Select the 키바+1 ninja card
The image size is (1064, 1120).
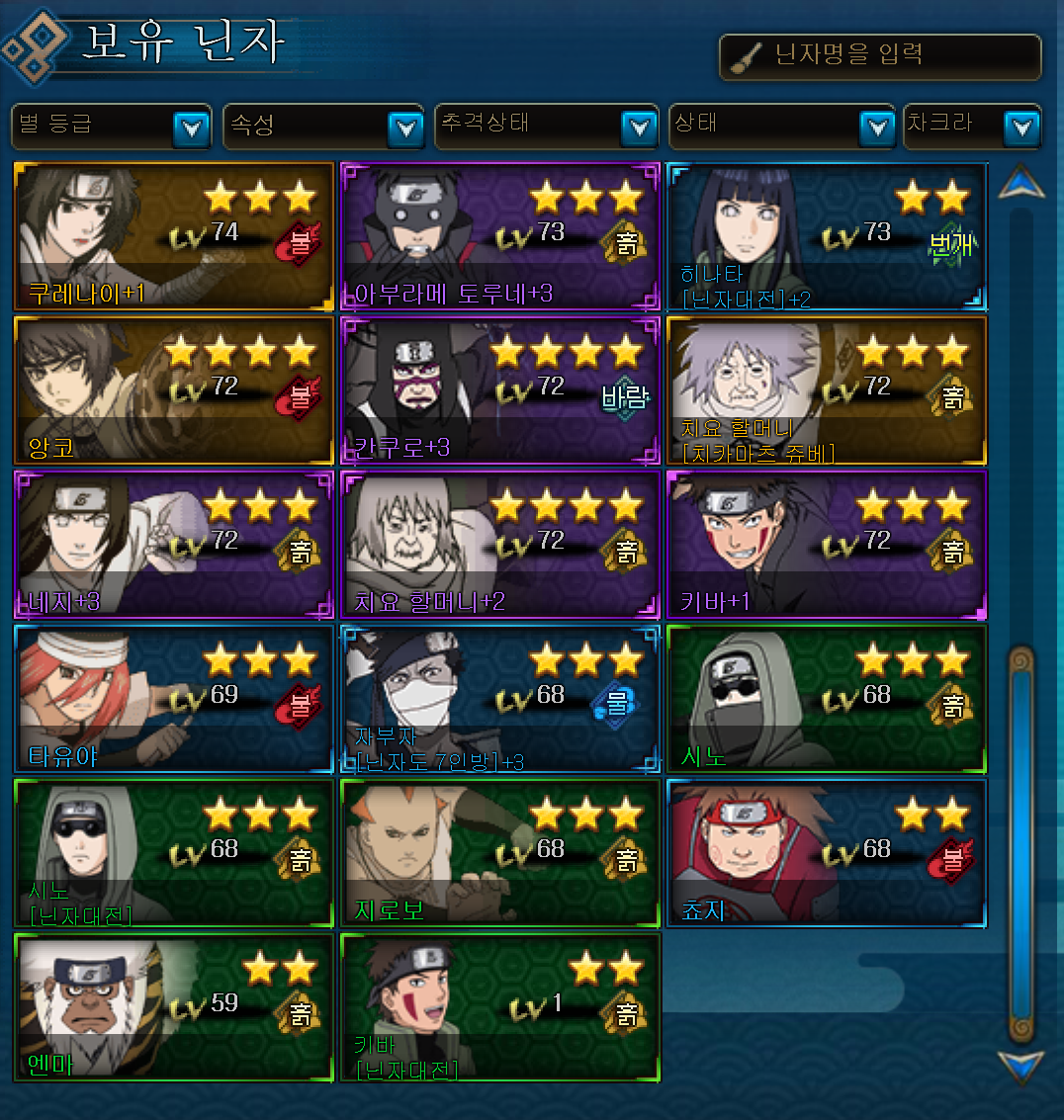click(827, 545)
